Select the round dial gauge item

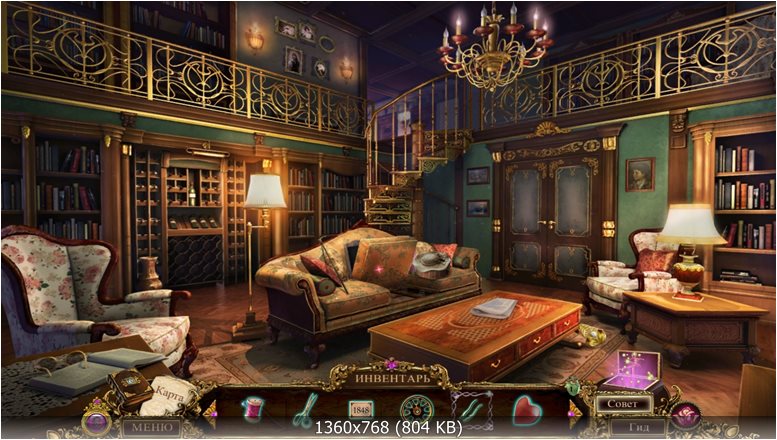click(414, 408)
